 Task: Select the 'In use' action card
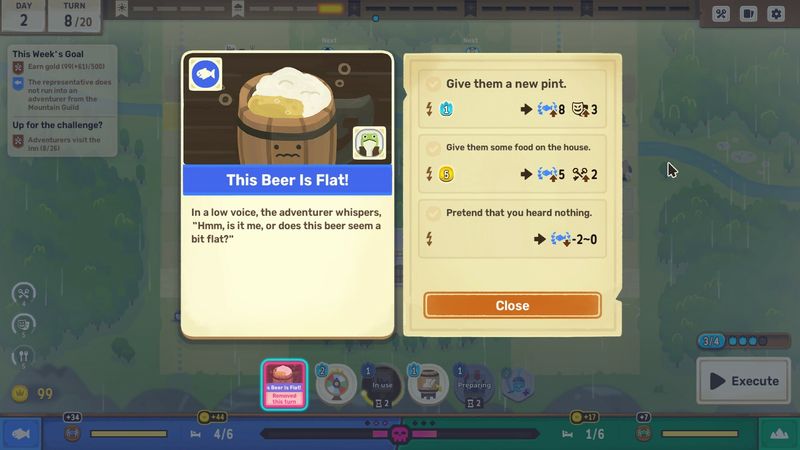pyautogui.click(x=382, y=385)
